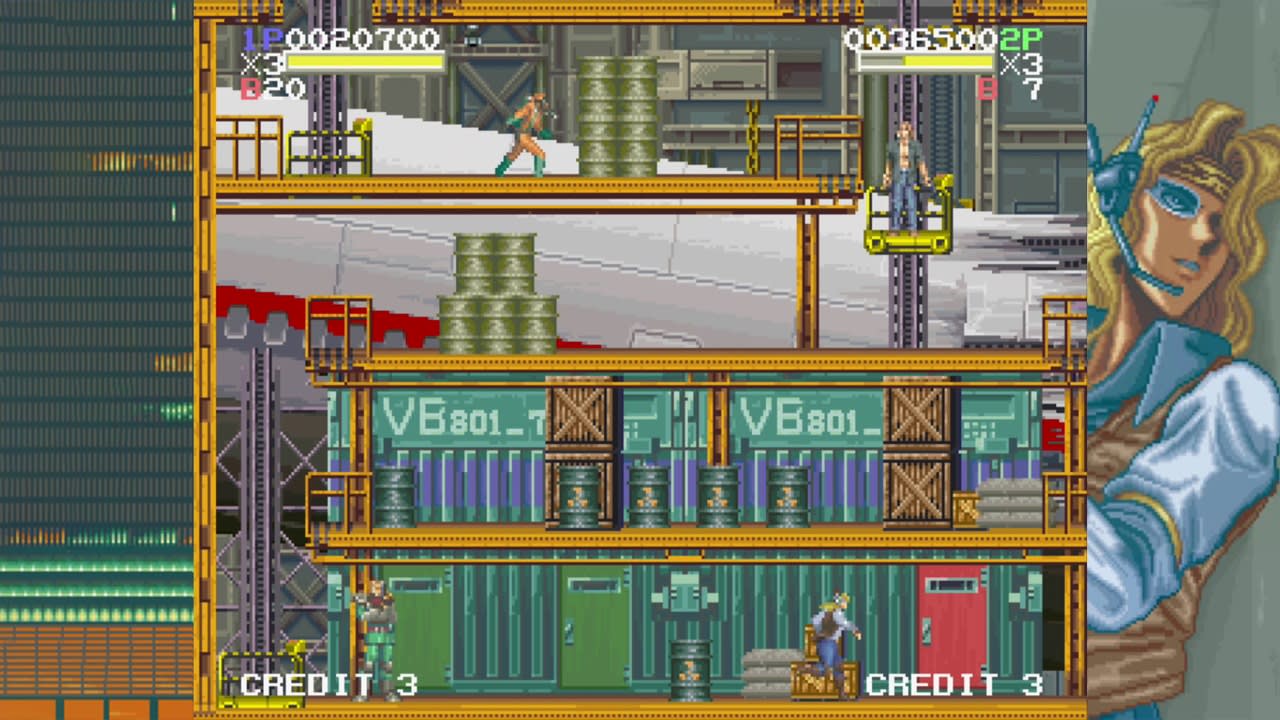Select the blonde character portrait artwork
Image resolution: width=1280 pixels, height=720 pixels.
click(x=1180, y=200)
